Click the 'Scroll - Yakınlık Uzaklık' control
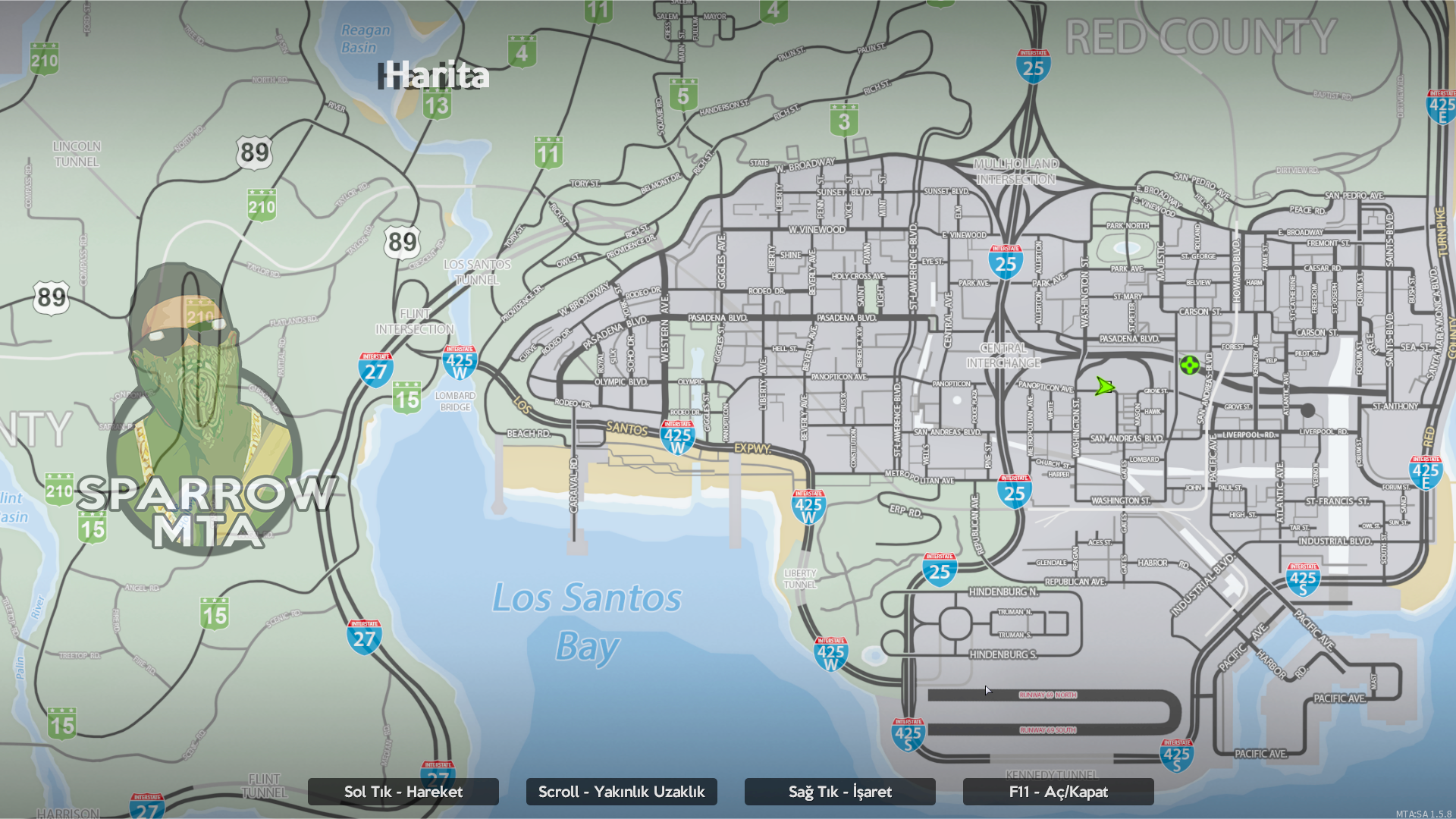The image size is (1456, 819). (621, 792)
